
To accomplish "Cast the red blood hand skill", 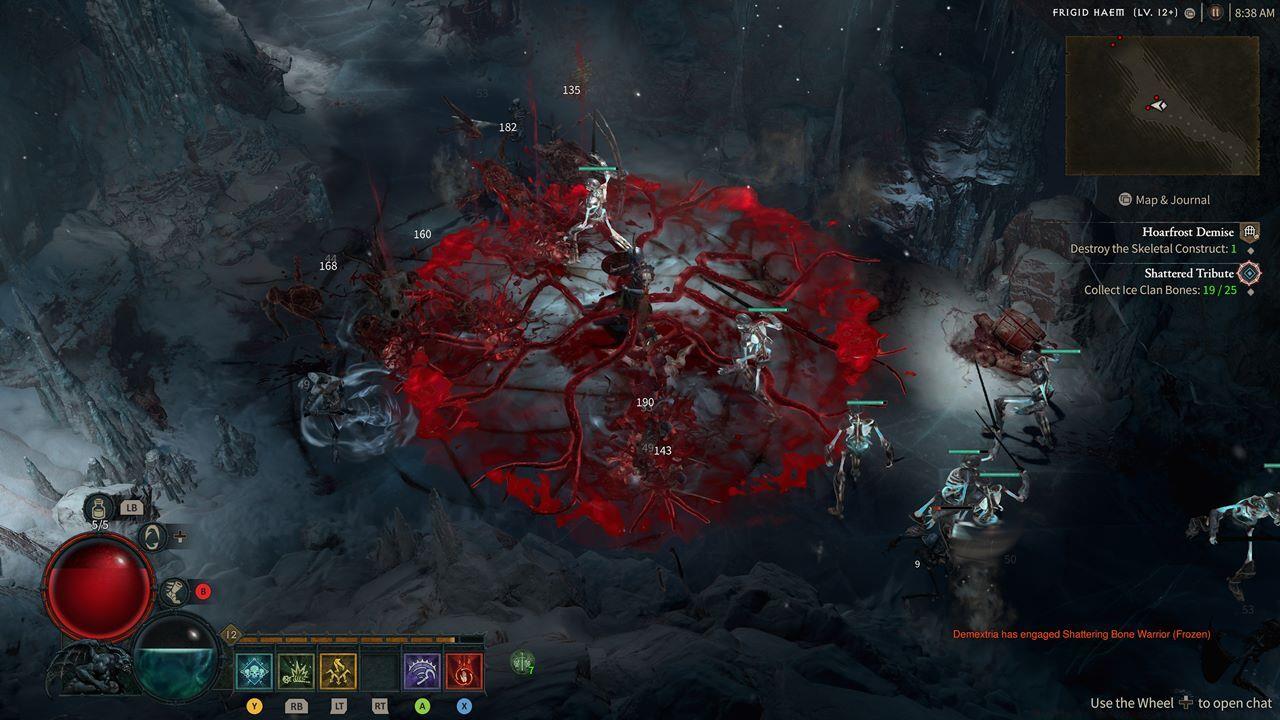I will [x=464, y=671].
